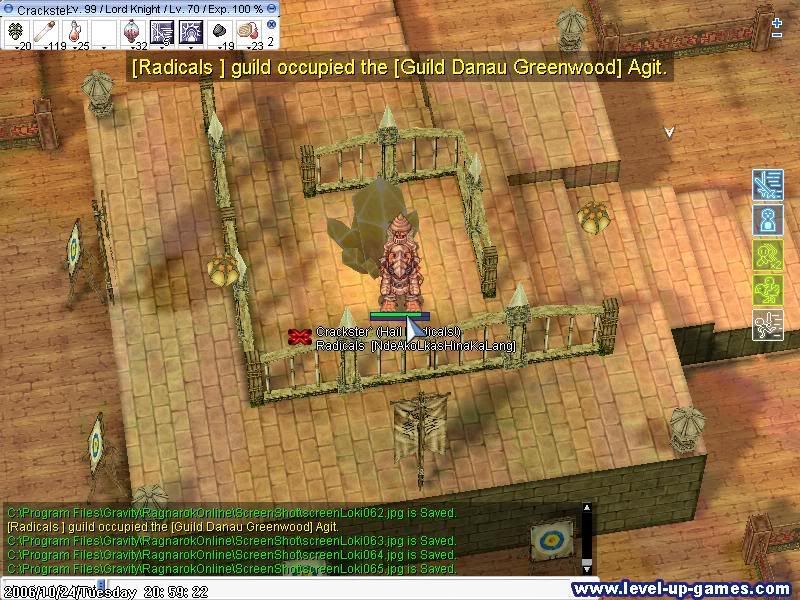Click the blue character figure status icon

(767, 220)
